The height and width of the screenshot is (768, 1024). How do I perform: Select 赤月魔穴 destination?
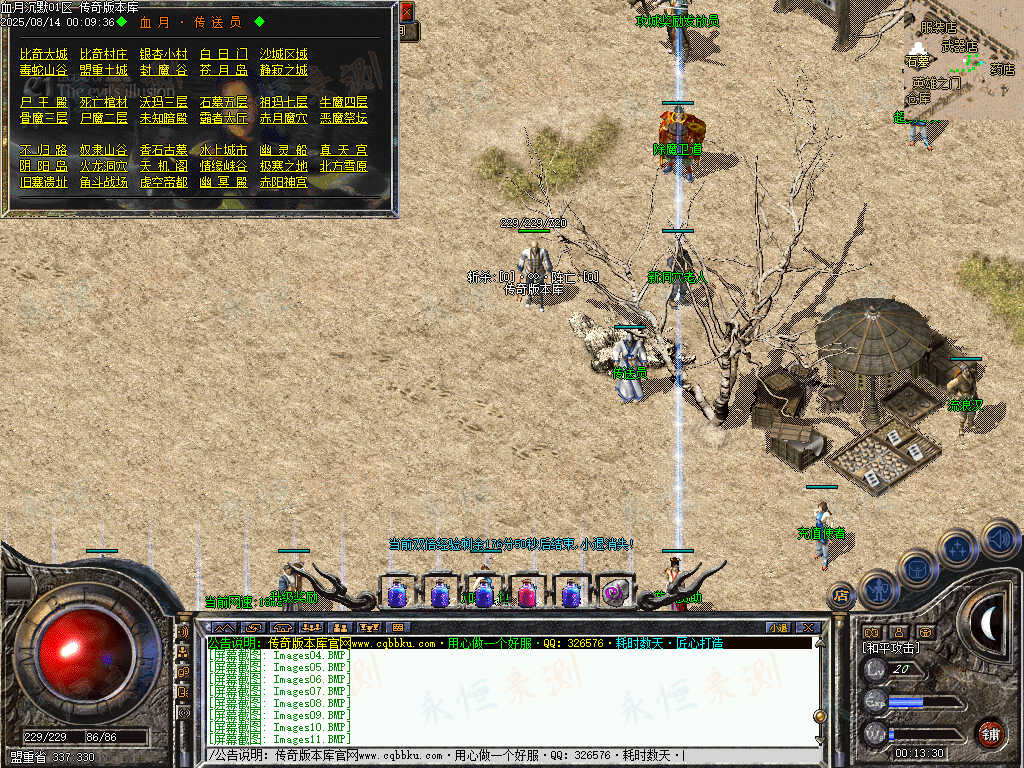[284, 118]
